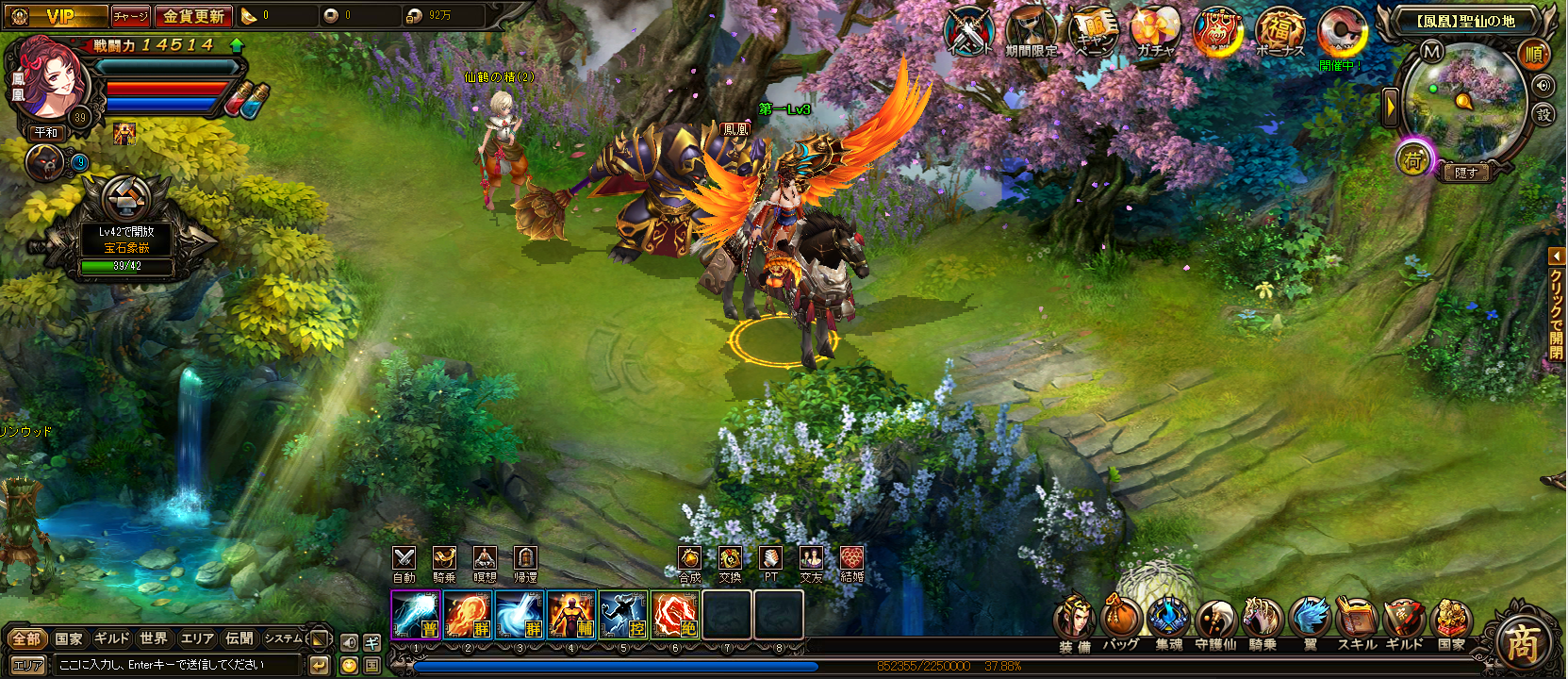Activate the red lightning skill in slot 6

click(674, 615)
